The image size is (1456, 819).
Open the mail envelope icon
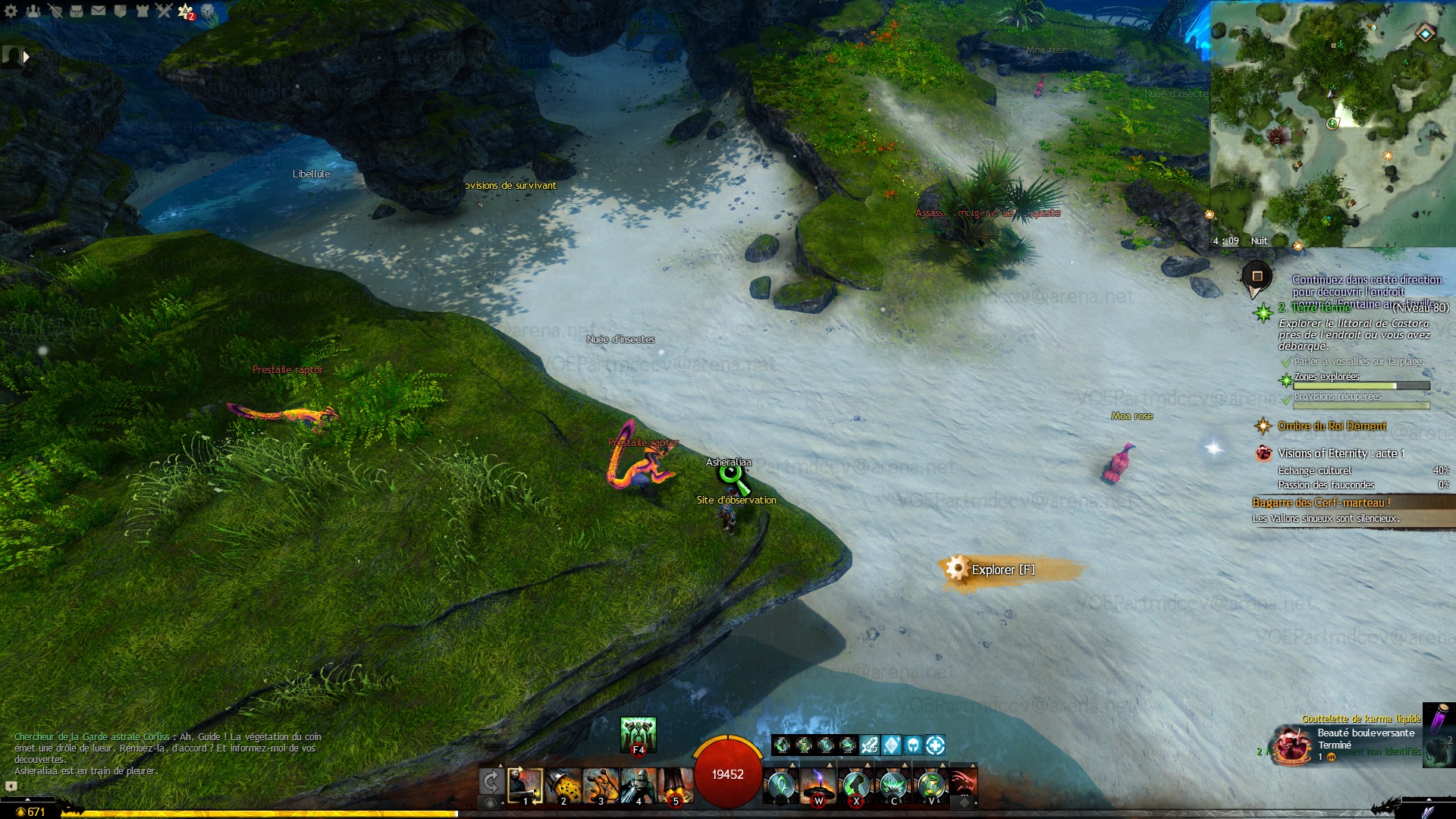point(99,11)
